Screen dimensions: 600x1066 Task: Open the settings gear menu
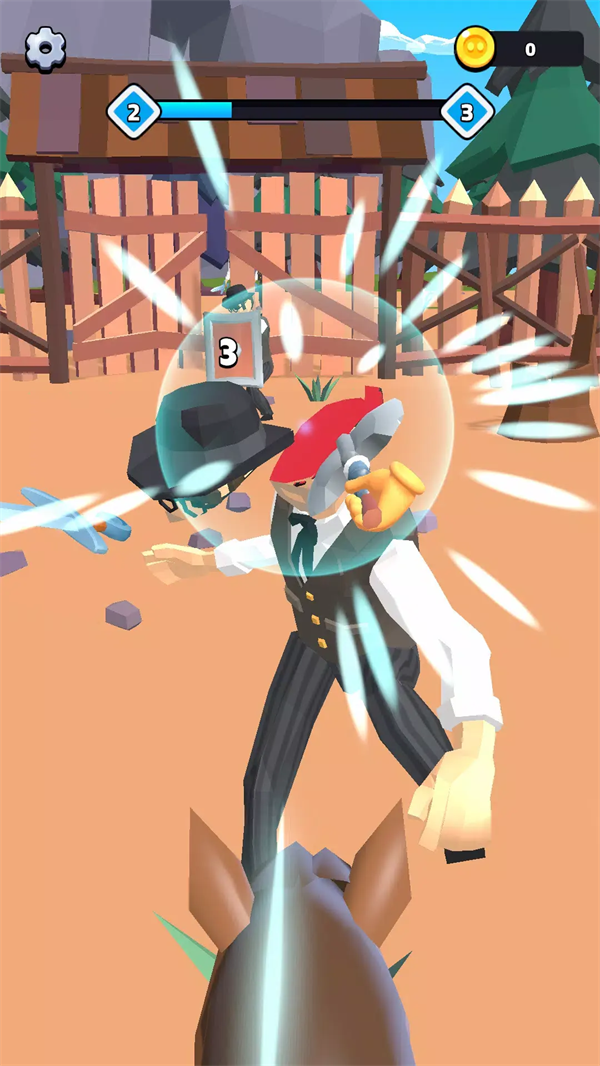pyautogui.click(x=45, y=48)
